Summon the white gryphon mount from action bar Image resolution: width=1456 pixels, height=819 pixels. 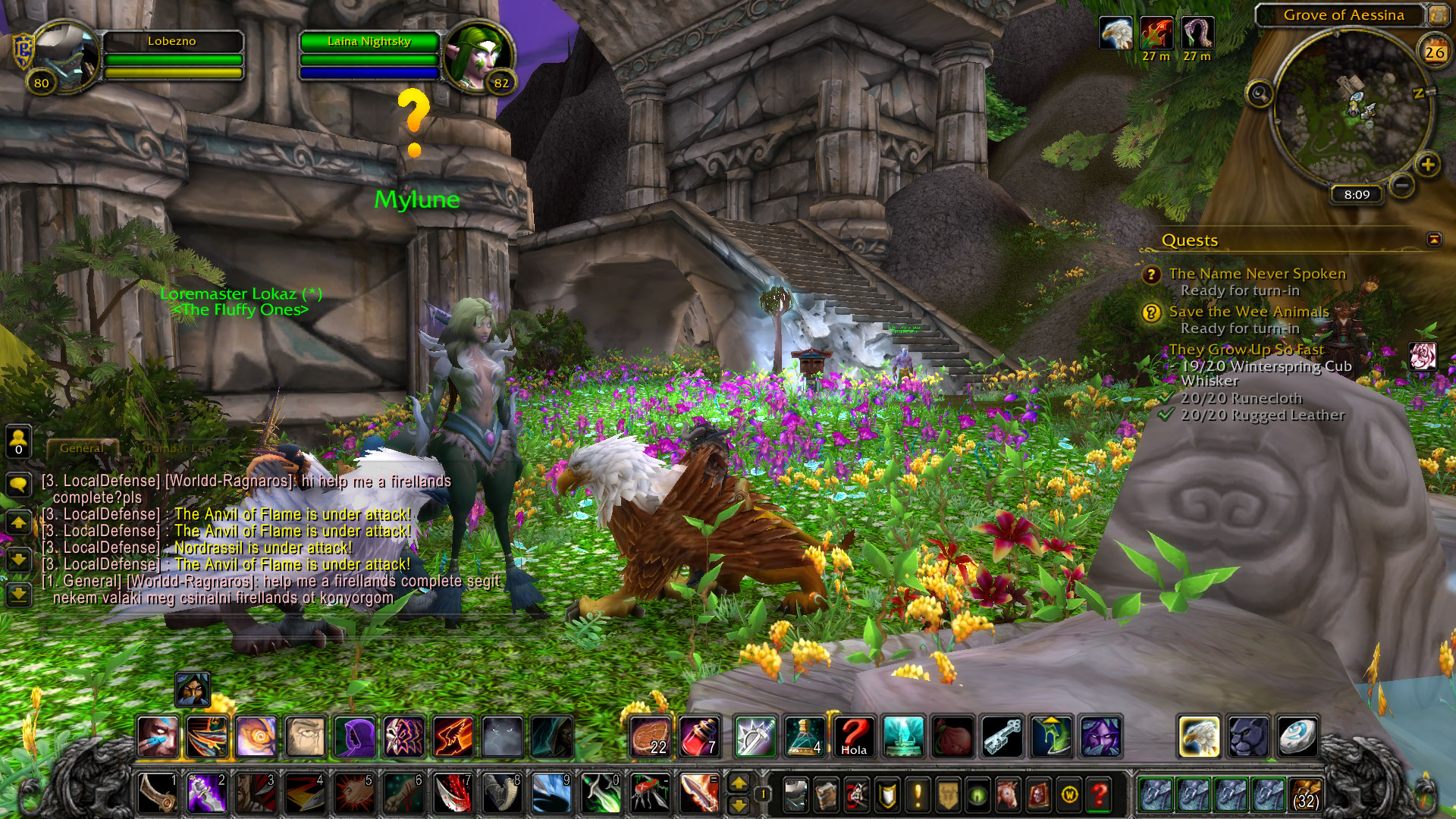(x=1199, y=736)
